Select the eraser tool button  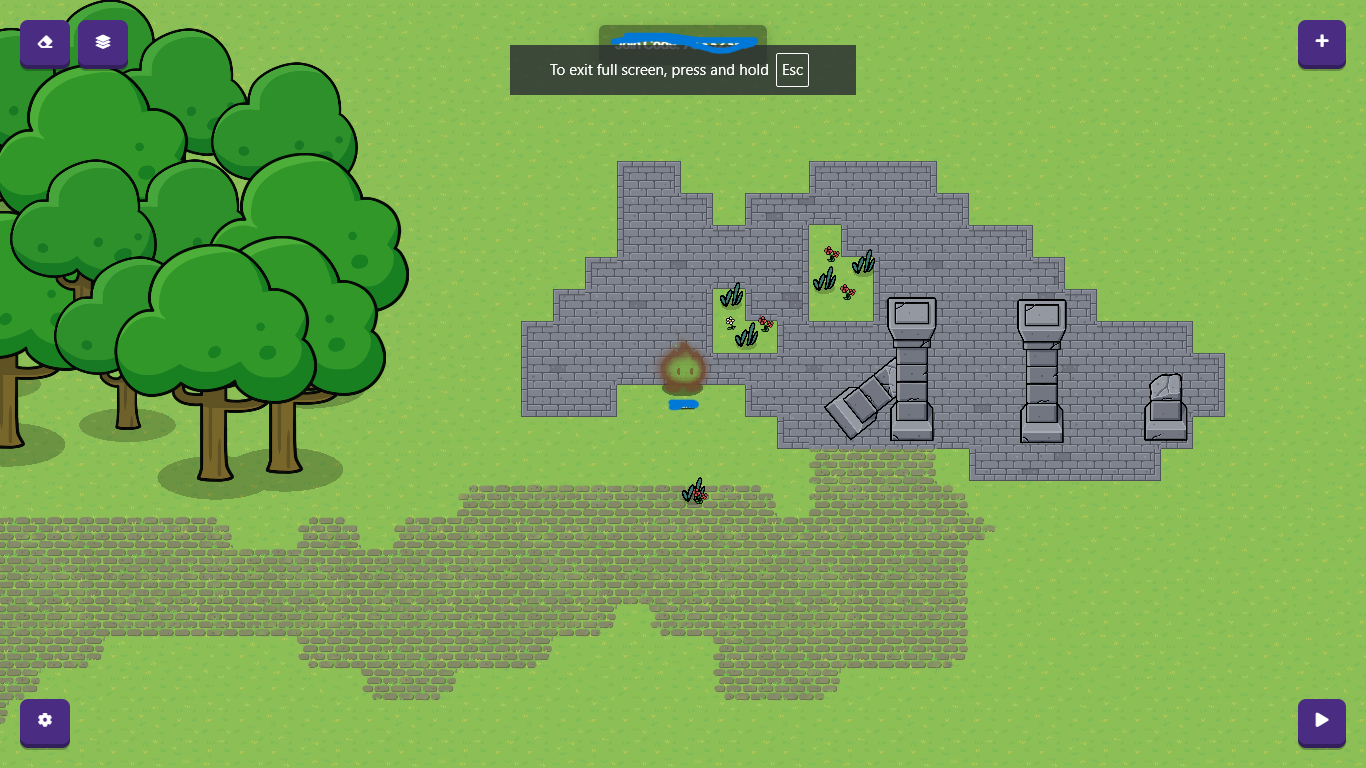pyautogui.click(x=45, y=43)
